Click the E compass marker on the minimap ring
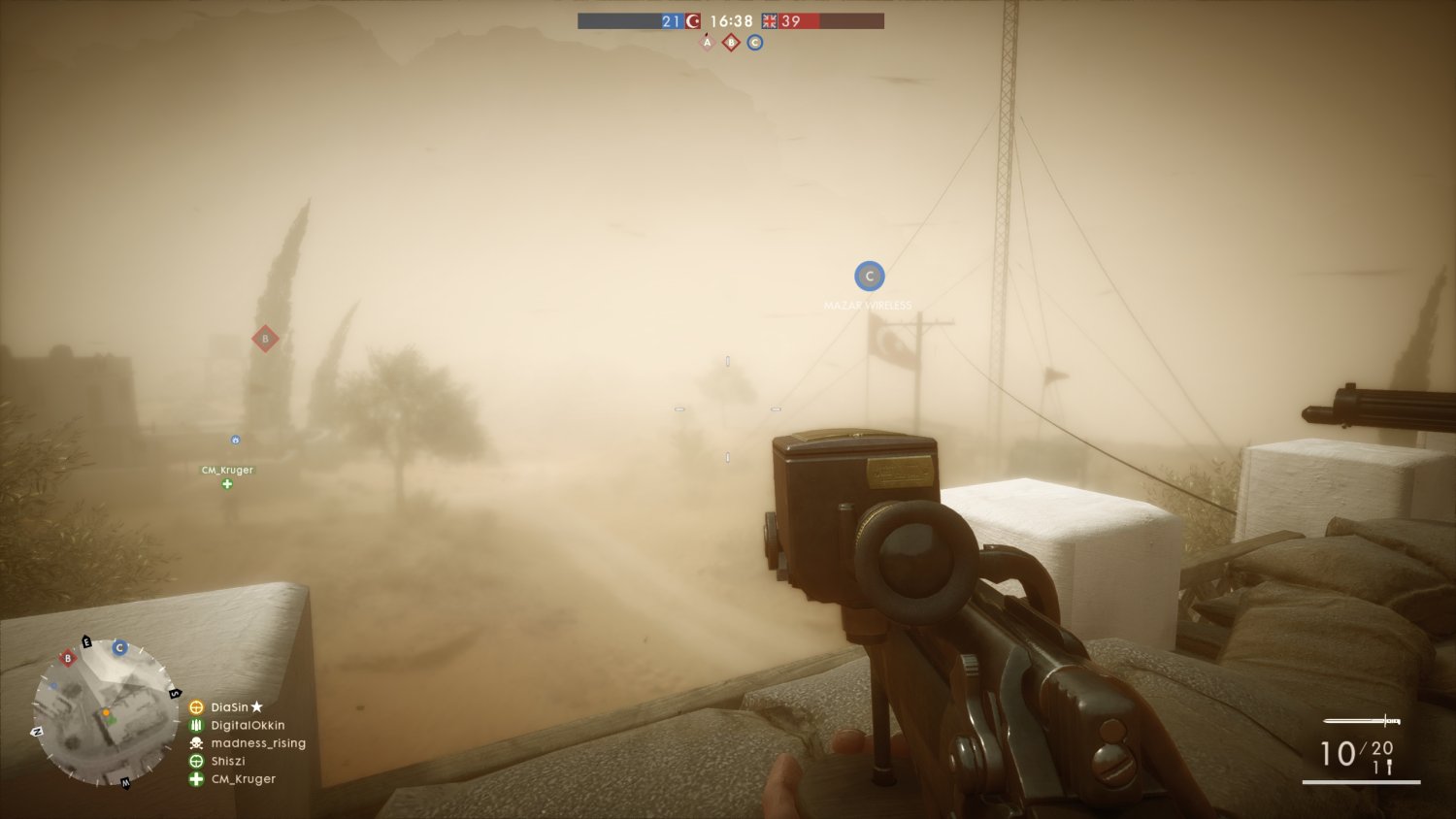 [x=86, y=641]
